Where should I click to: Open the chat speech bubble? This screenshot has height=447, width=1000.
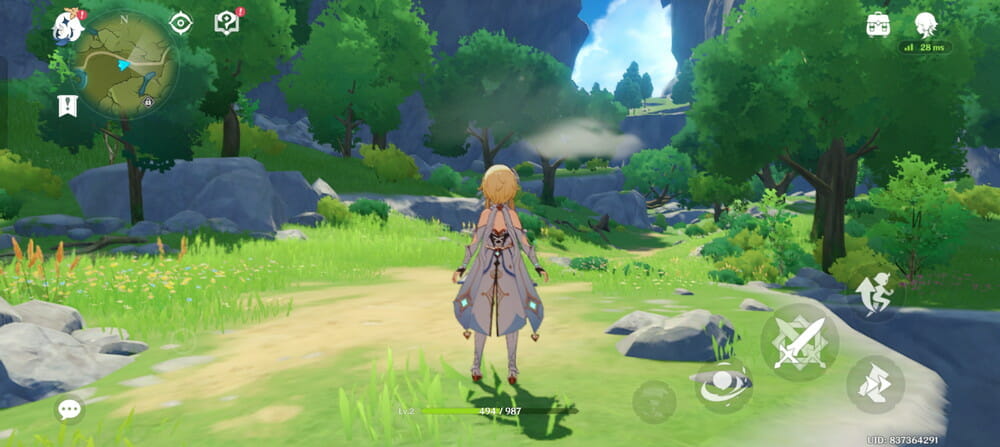pyautogui.click(x=70, y=408)
